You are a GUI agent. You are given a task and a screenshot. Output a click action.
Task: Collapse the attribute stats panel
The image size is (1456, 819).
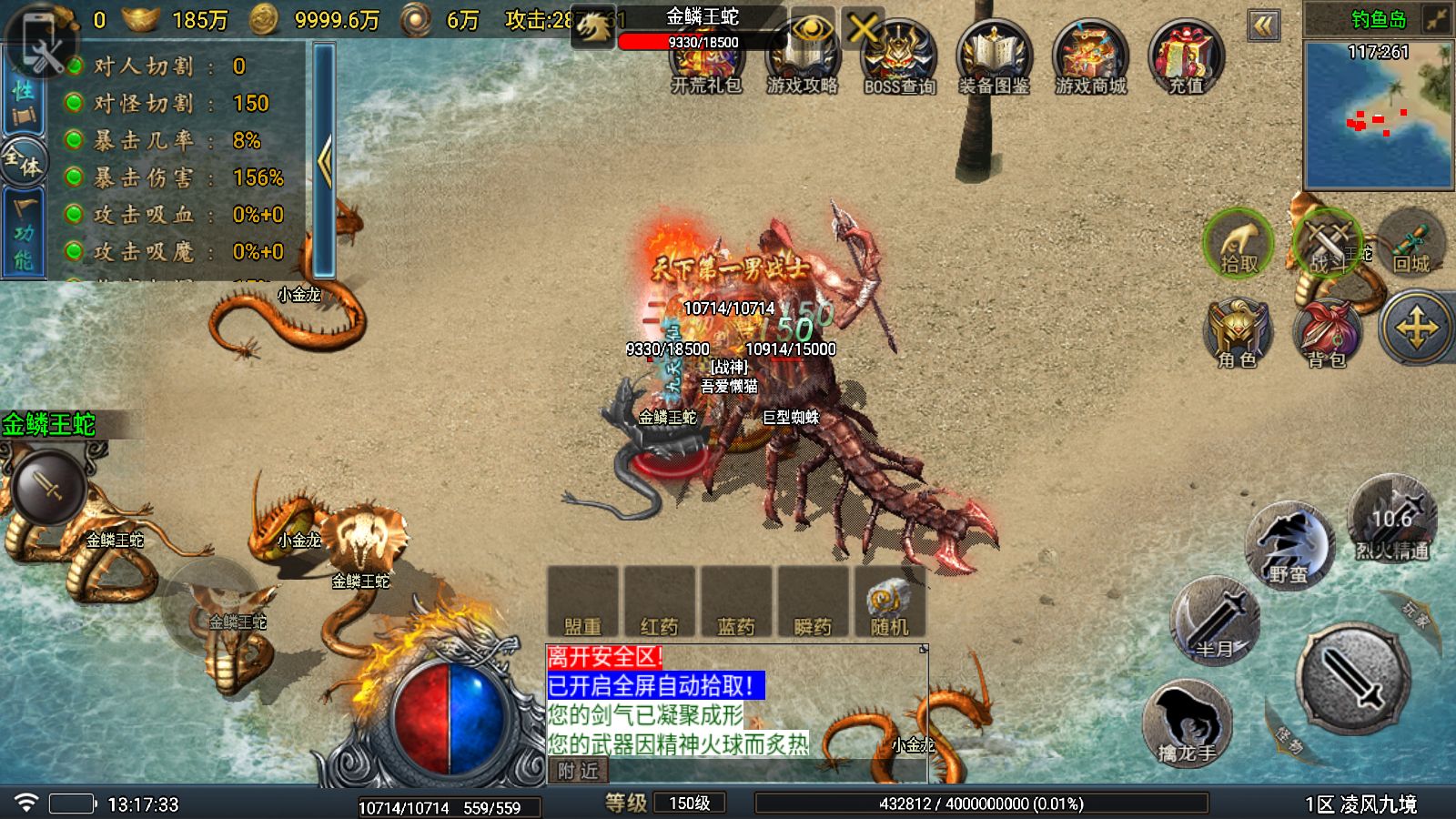[x=324, y=162]
